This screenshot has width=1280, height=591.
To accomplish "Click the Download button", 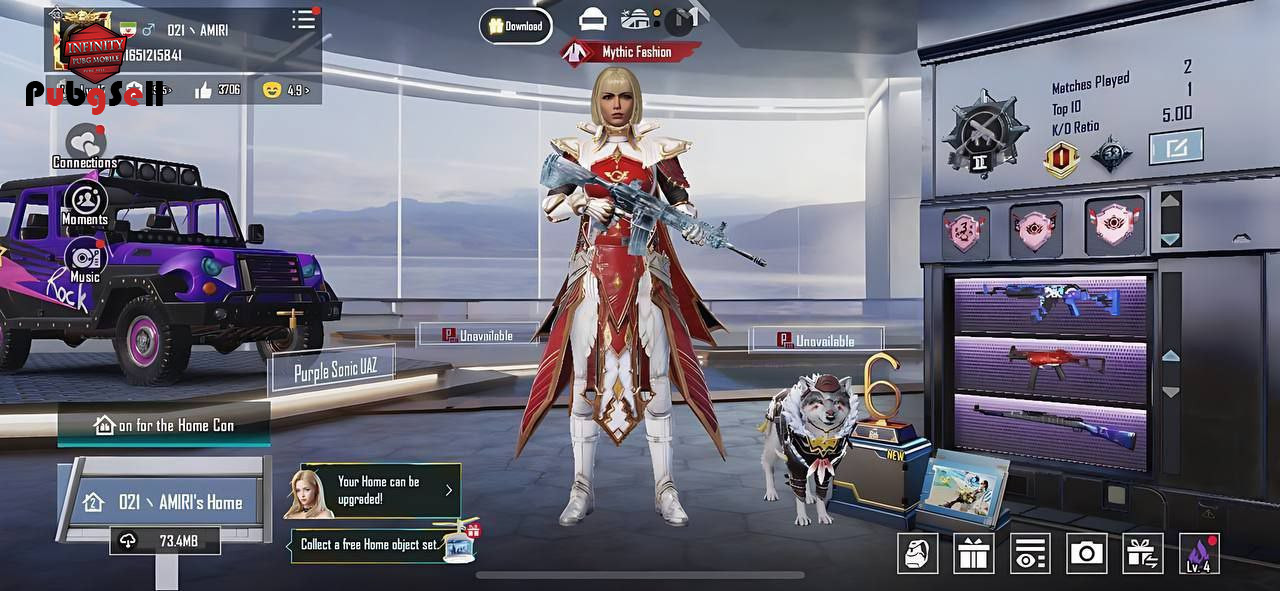I will pyautogui.click(x=516, y=26).
